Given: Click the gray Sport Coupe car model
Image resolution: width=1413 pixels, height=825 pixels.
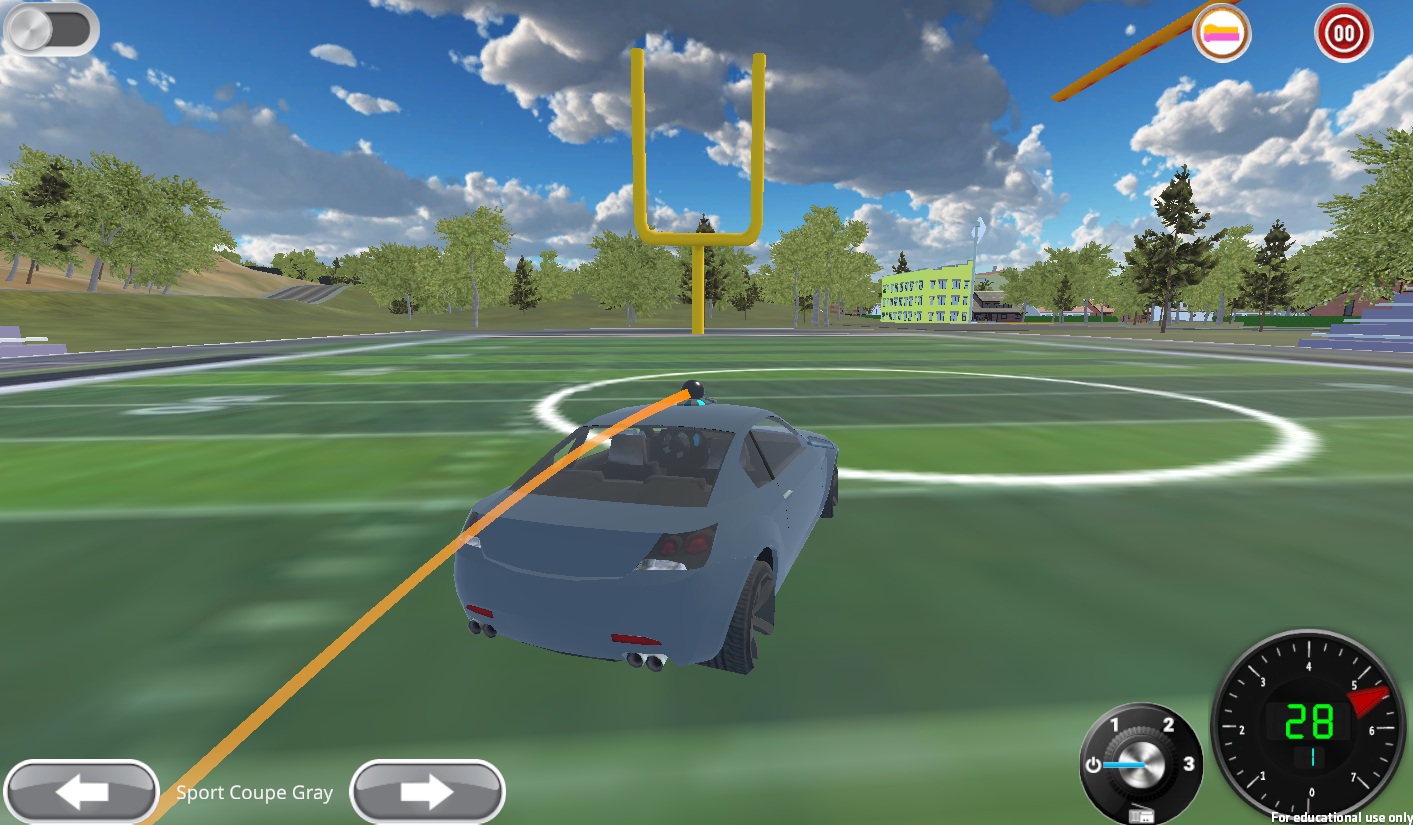Looking at the screenshot, I should (650, 530).
